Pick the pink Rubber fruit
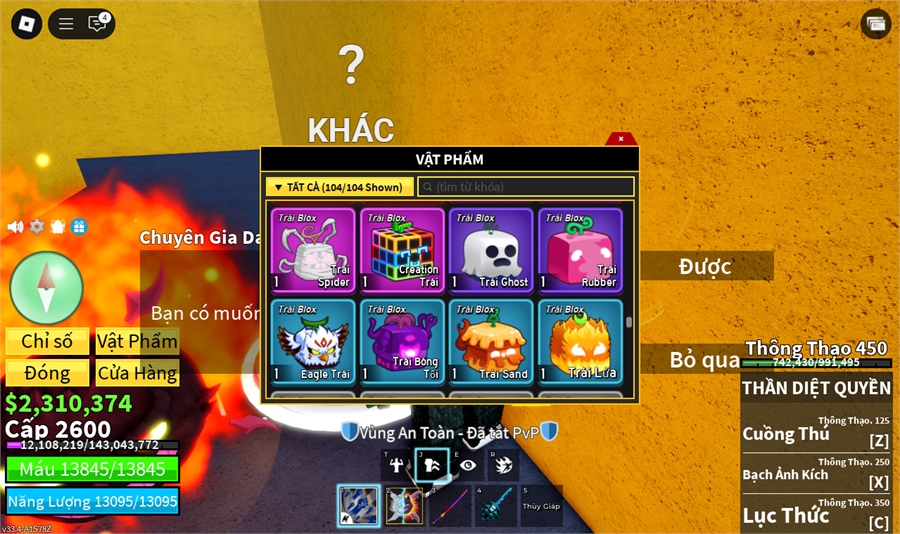This screenshot has height=534, width=900. click(x=580, y=250)
